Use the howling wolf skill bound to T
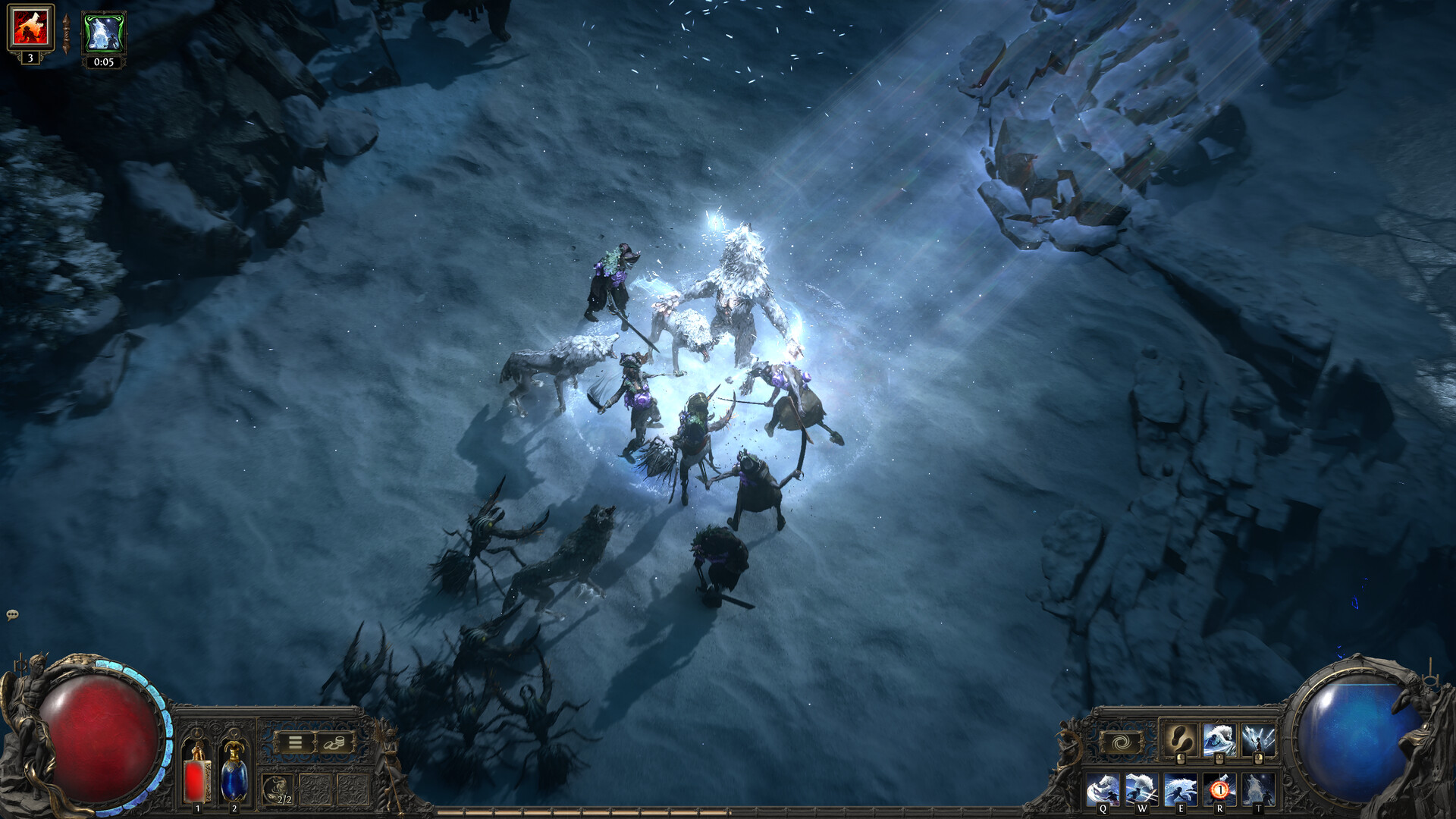 pyautogui.click(x=1258, y=787)
